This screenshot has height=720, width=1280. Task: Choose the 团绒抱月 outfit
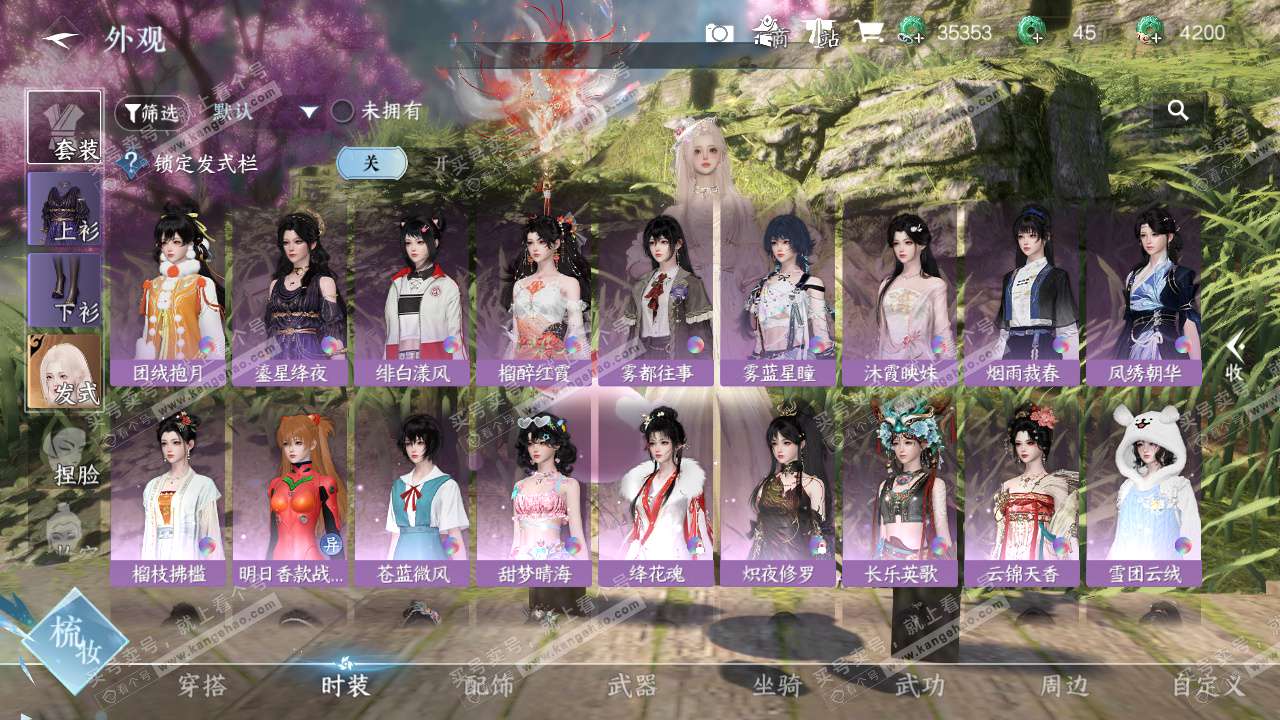click(x=168, y=293)
